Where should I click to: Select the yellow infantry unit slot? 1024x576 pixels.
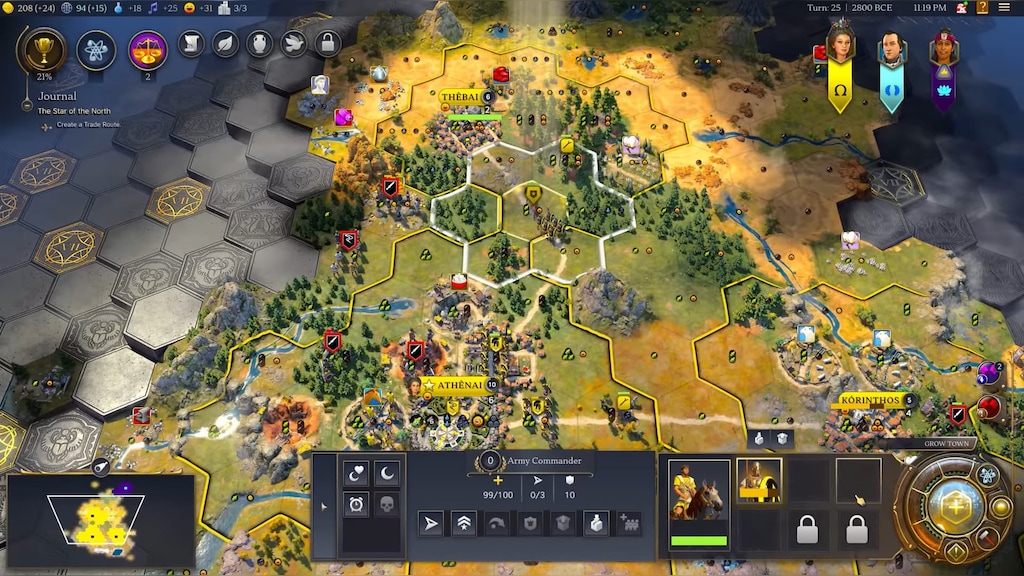pos(758,481)
